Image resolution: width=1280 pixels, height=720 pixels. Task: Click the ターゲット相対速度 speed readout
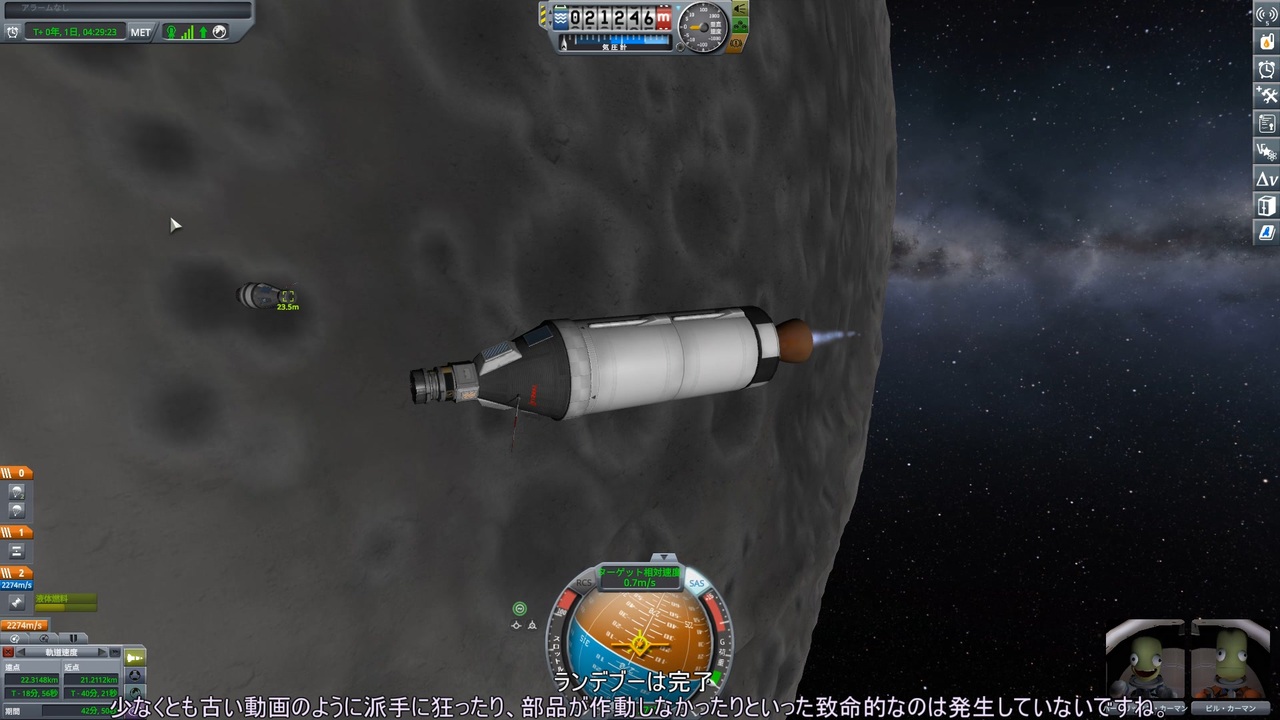point(640,580)
